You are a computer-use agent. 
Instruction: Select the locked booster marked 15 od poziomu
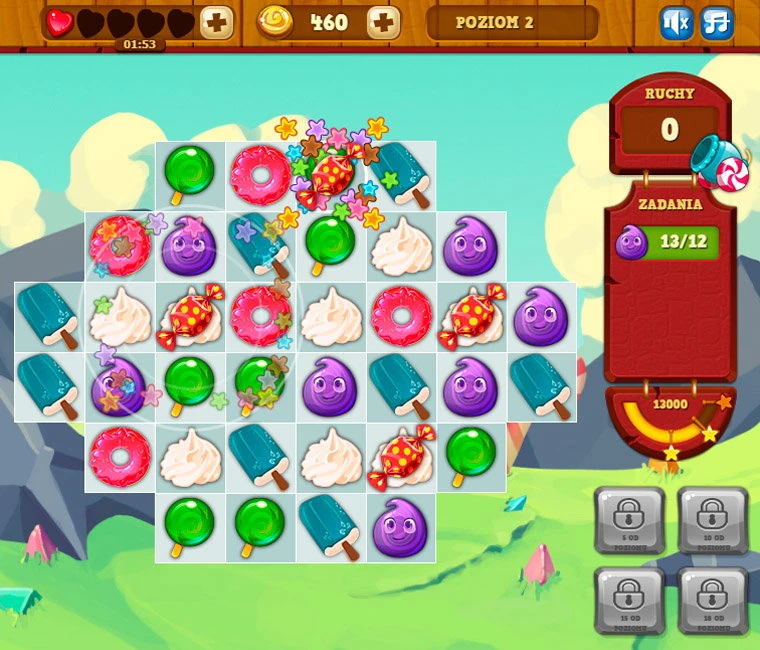coord(628,600)
